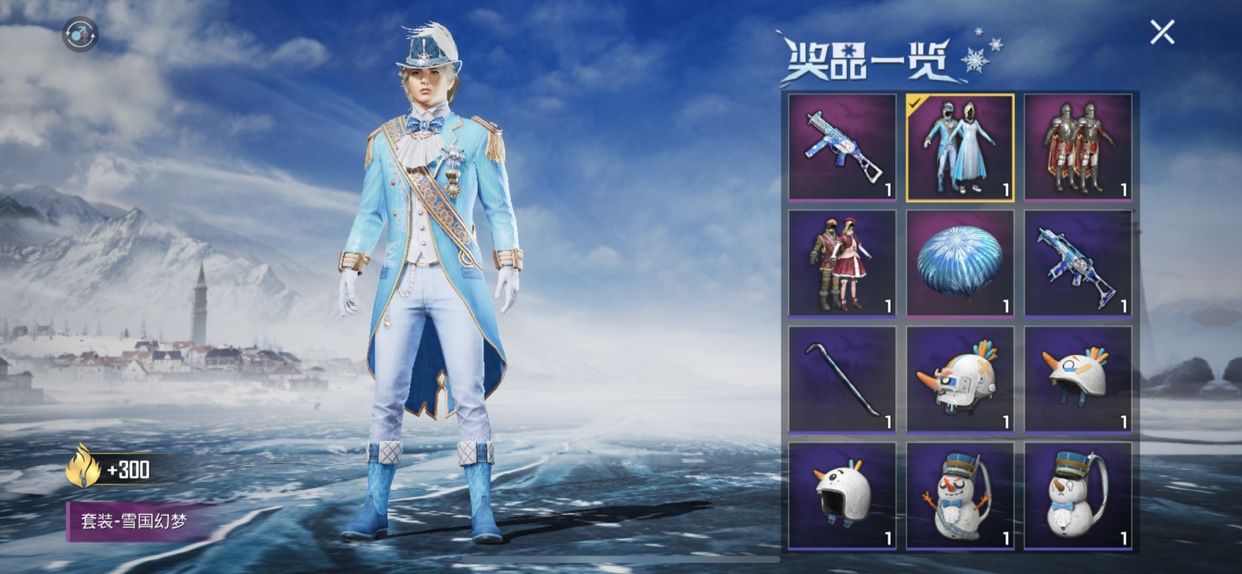Select the blue striped parachute reward

coord(960,263)
